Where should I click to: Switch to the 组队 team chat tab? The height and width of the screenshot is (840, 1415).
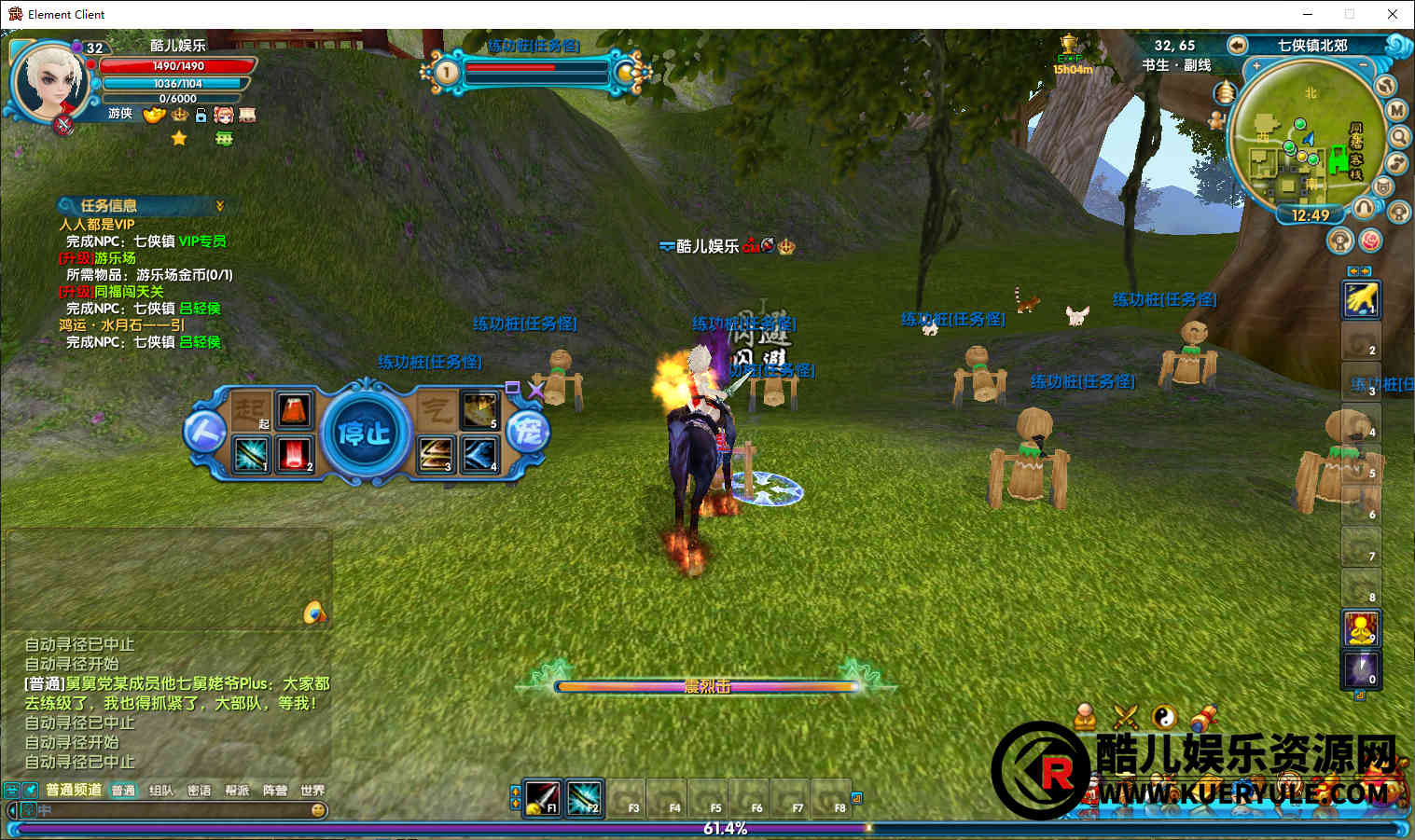(x=161, y=791)
